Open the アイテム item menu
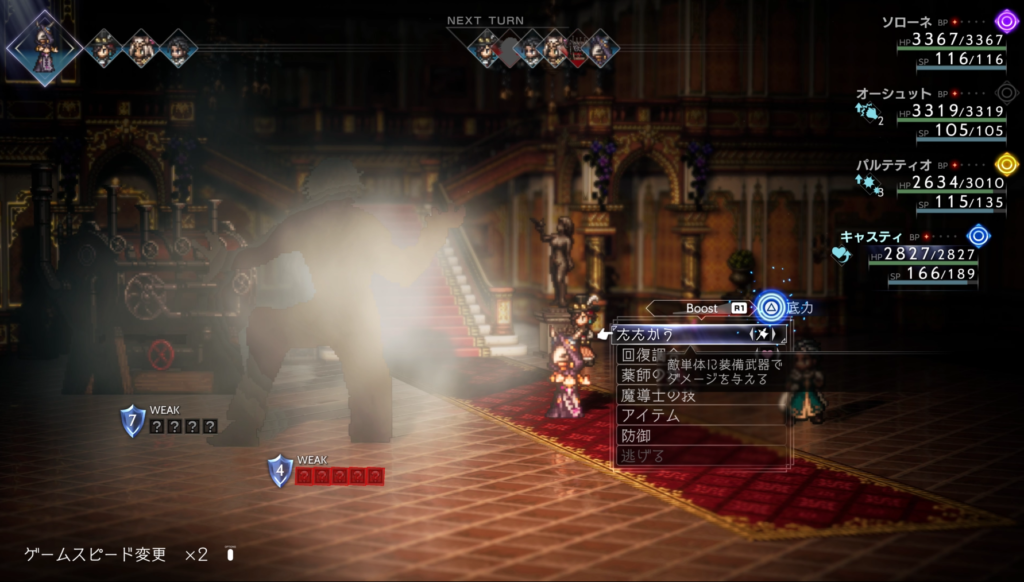1024x582 pixels. pos(650,416)
